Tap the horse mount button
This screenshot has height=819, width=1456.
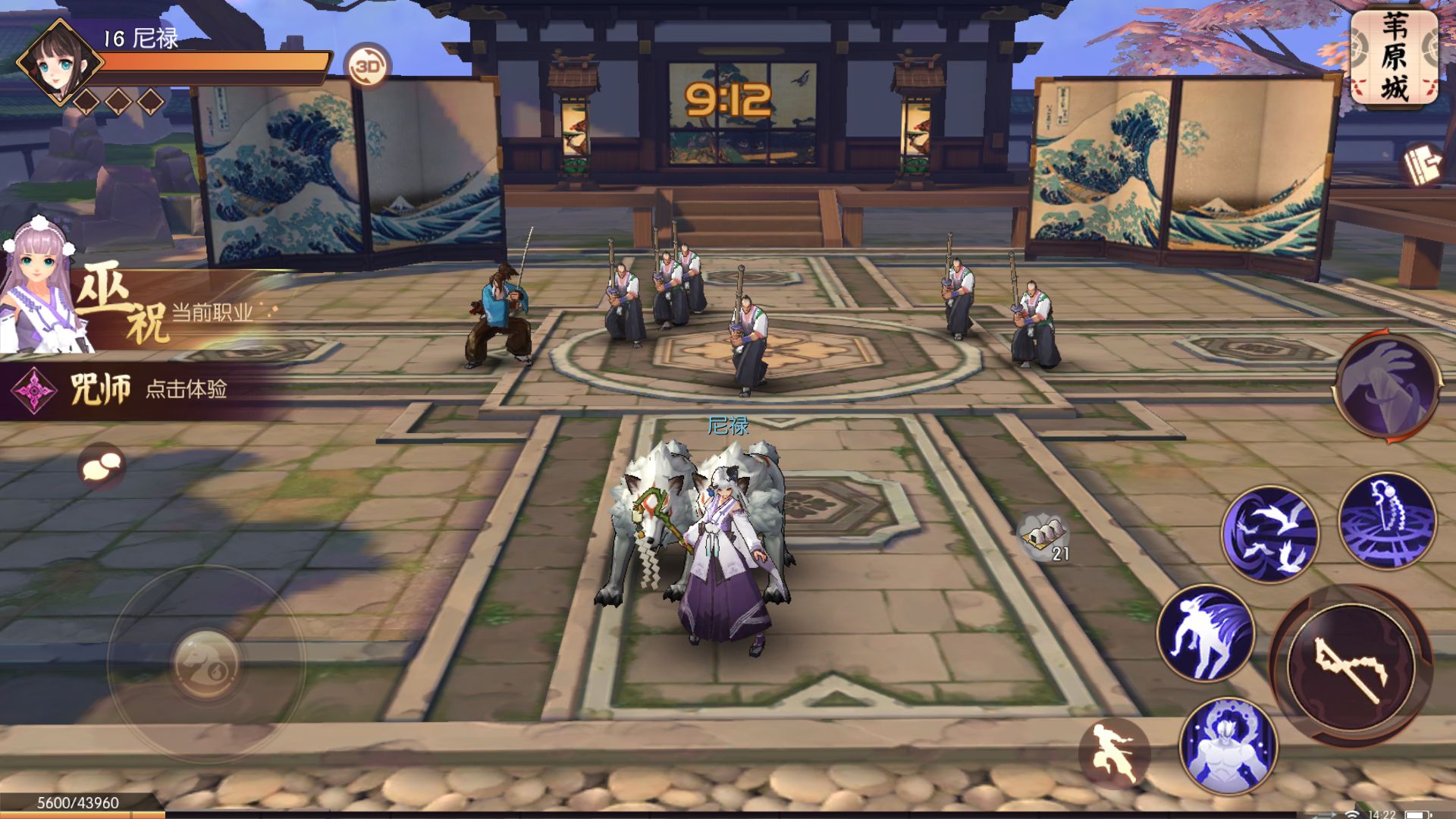[206, 664]
